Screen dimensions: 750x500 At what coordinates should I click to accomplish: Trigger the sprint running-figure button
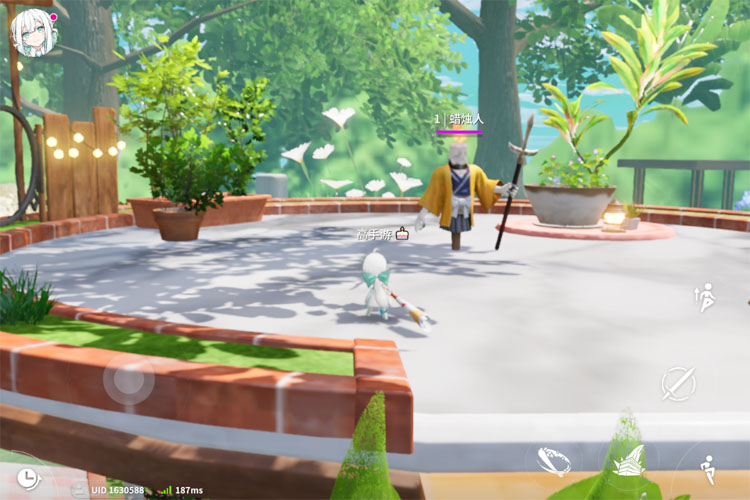point(707,468)
